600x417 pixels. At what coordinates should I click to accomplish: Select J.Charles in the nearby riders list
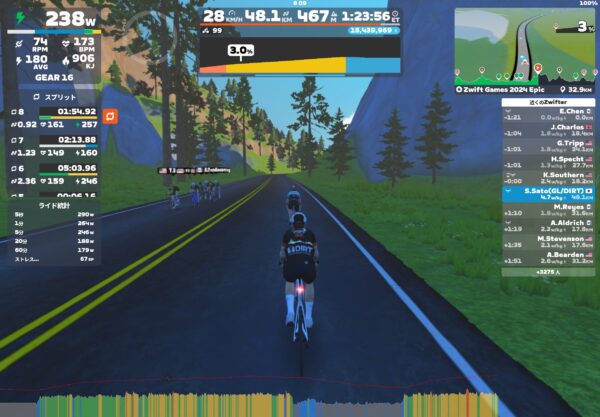pyautogui.click(x=548, y=129)
